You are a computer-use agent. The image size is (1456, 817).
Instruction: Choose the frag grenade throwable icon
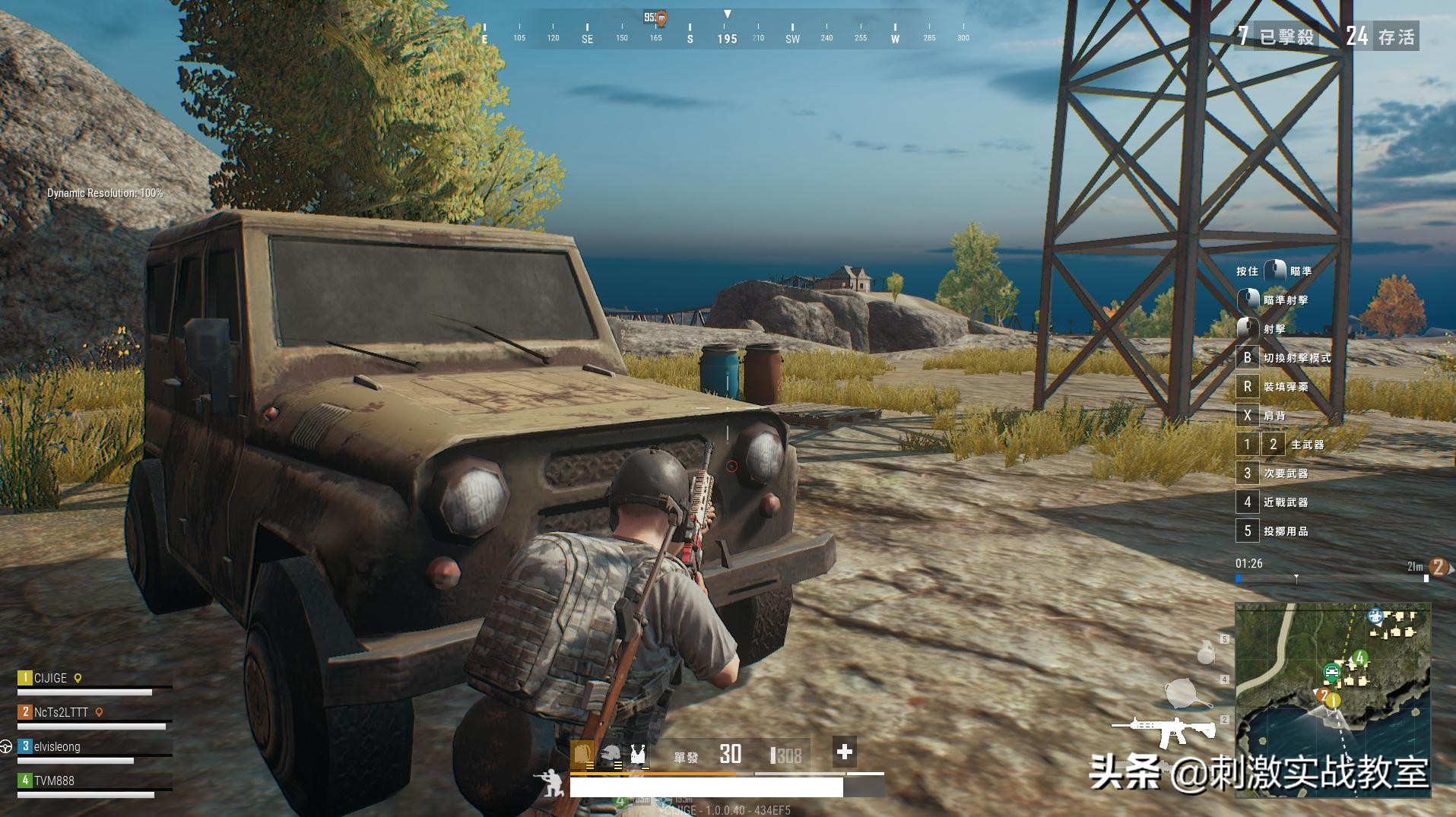1205,652
